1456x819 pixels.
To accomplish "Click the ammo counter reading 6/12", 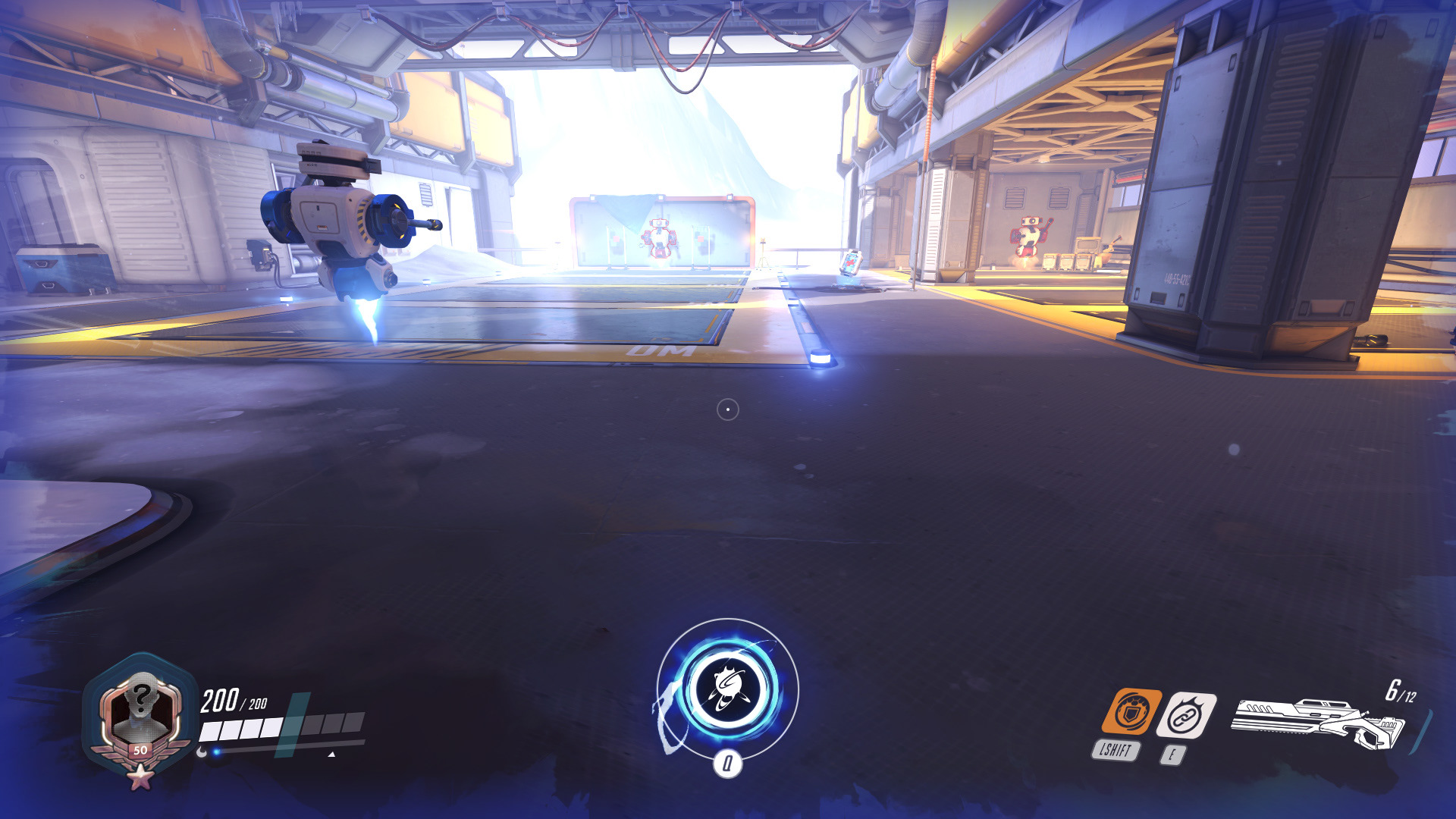I will [1401, 692].
